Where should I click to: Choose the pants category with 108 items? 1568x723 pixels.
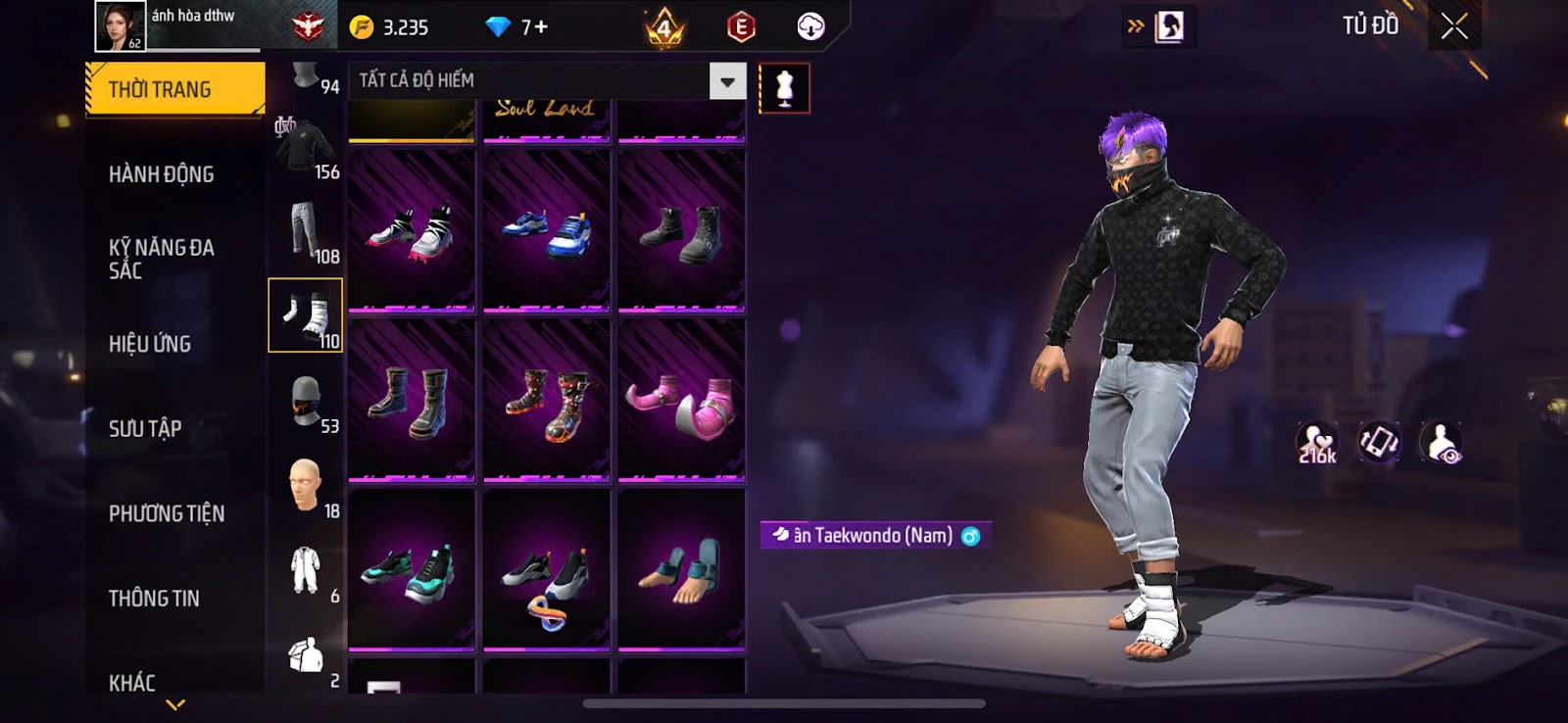click(x=306, y=231)
